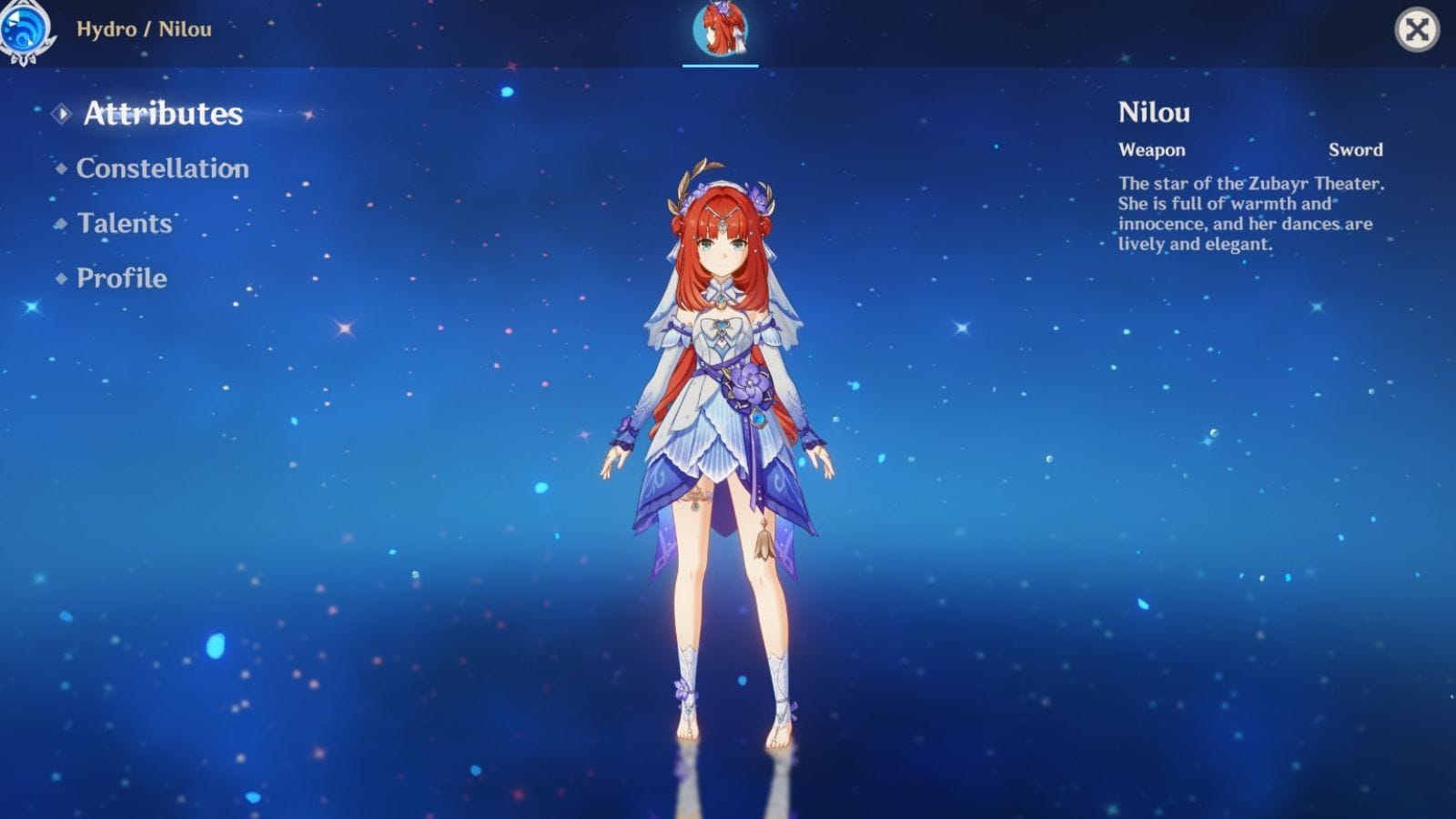The width and height of the screenshot is (1456, 819).
Task: Select Nilou's circular character portrait
Action: point(721,28)
